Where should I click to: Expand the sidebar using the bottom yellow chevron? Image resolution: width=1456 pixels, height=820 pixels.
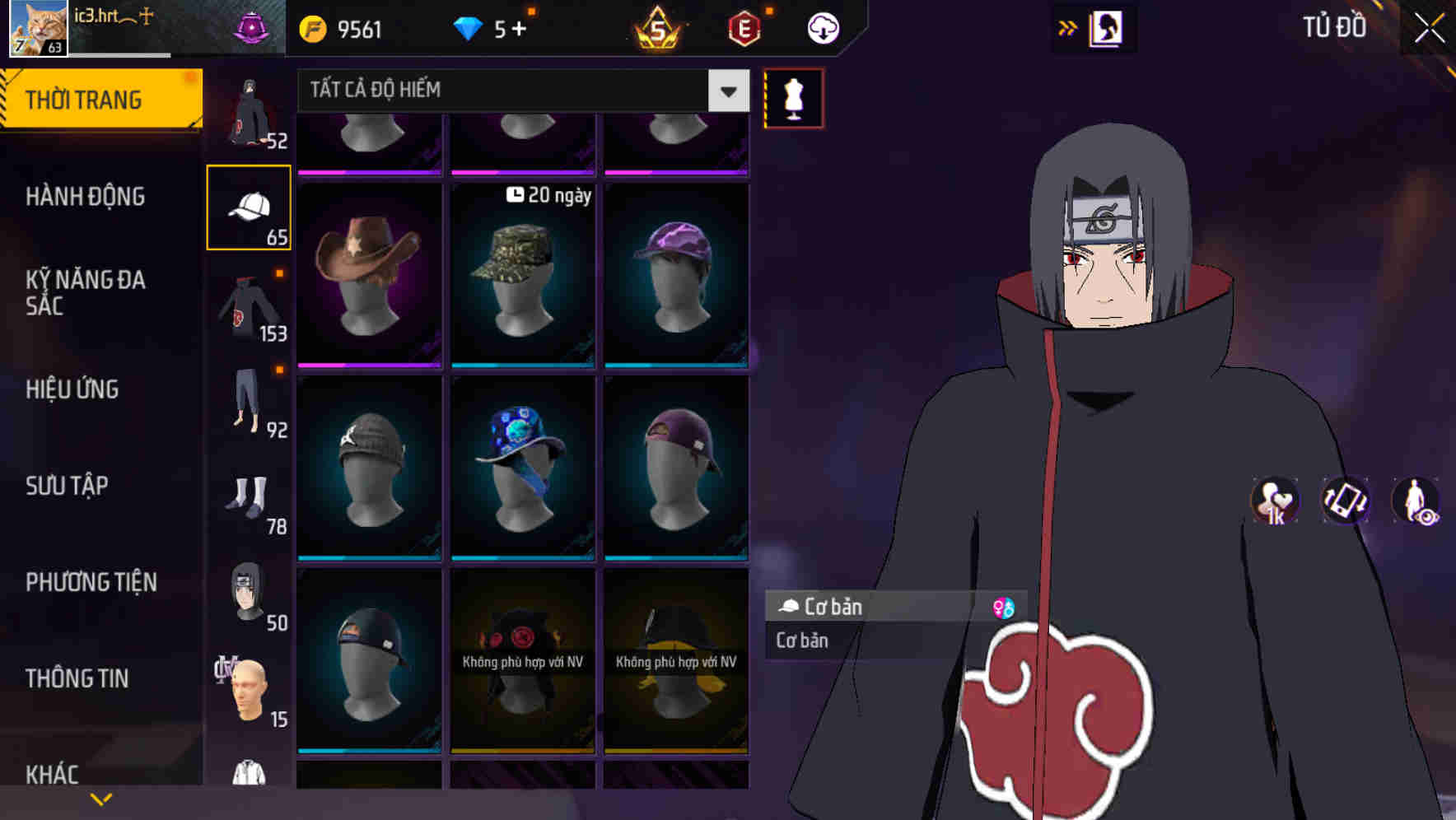(x=101, y=797)
